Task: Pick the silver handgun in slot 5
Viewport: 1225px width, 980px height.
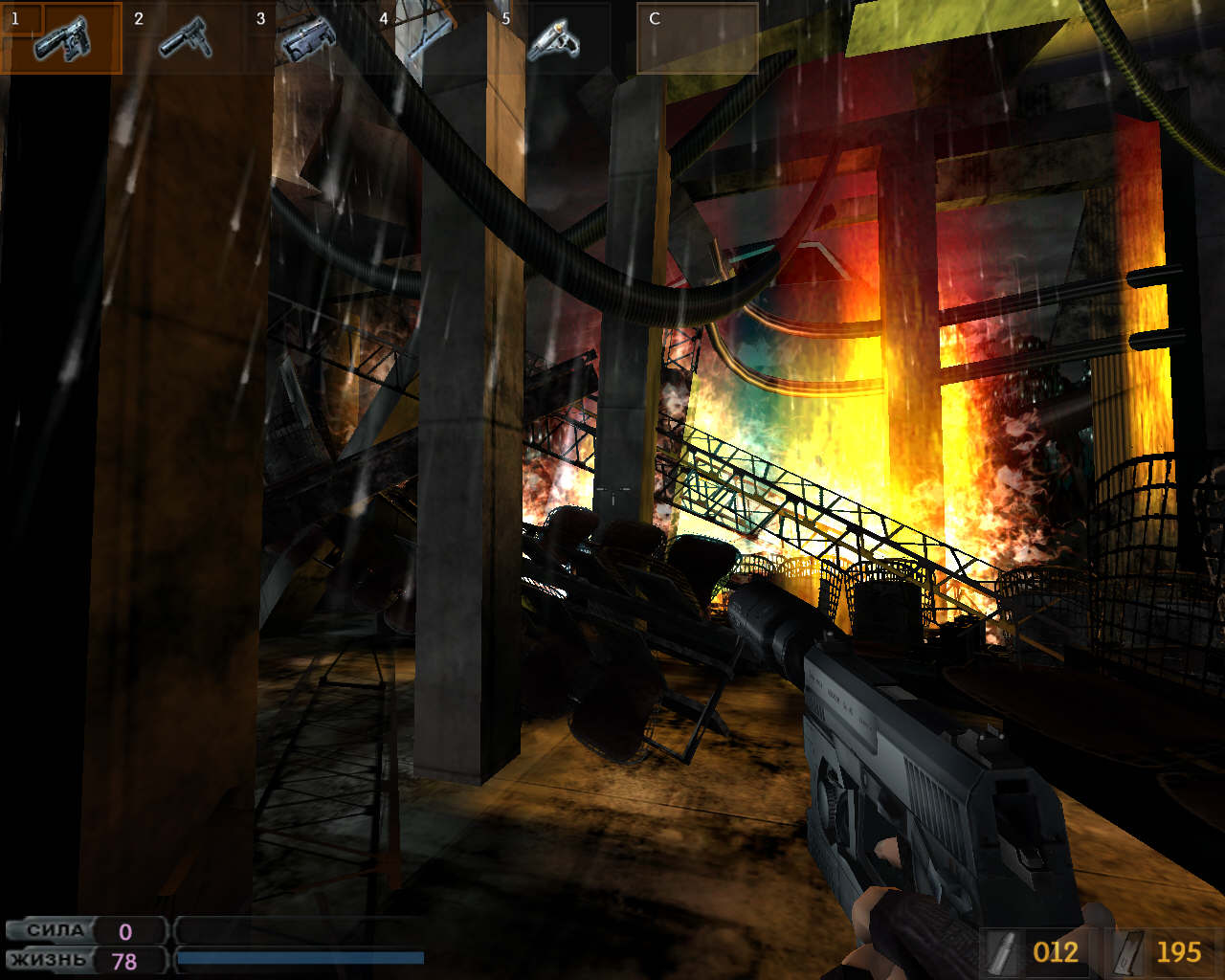Action: click(552, 38)
